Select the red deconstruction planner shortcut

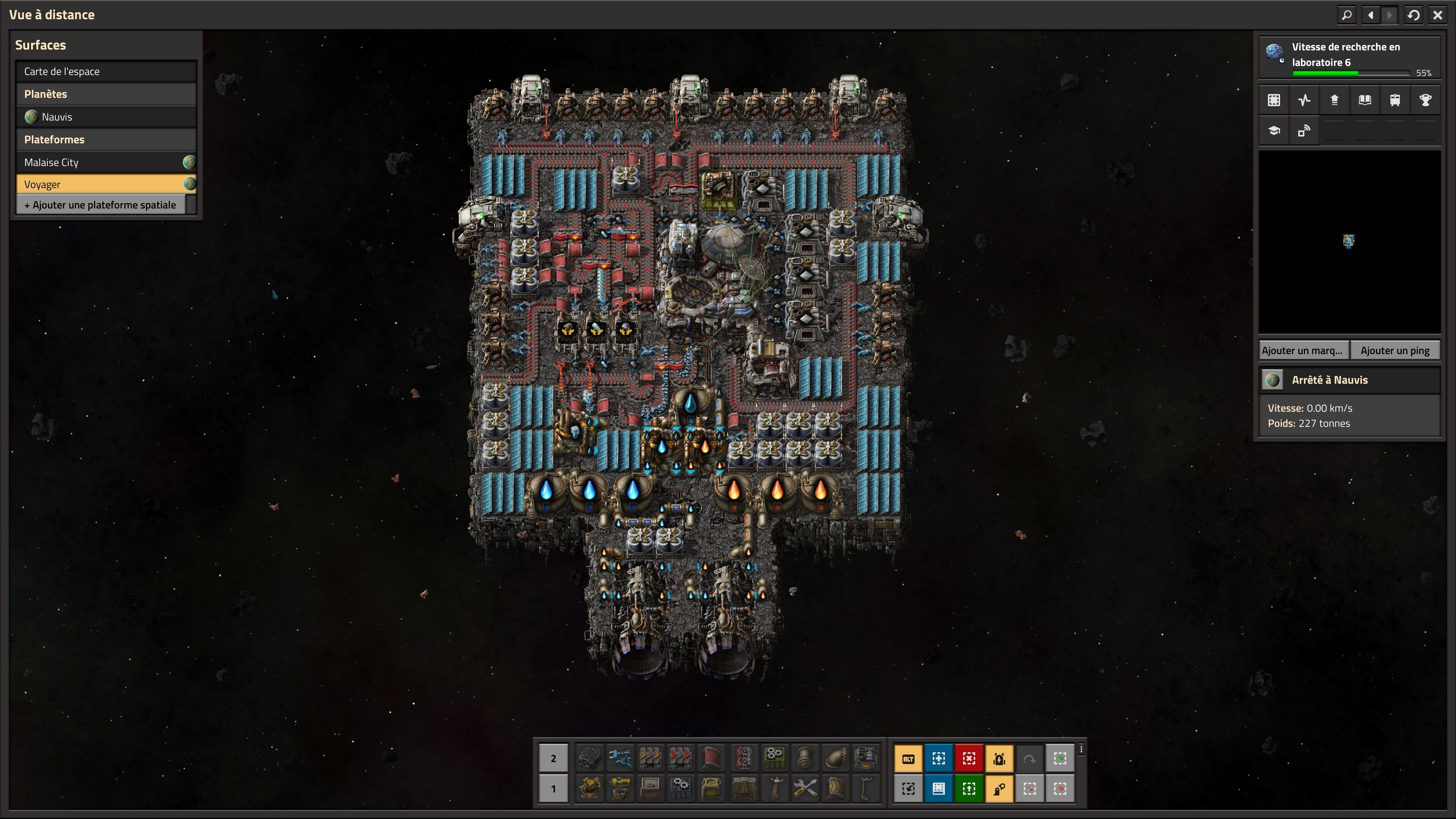point(969,758)
